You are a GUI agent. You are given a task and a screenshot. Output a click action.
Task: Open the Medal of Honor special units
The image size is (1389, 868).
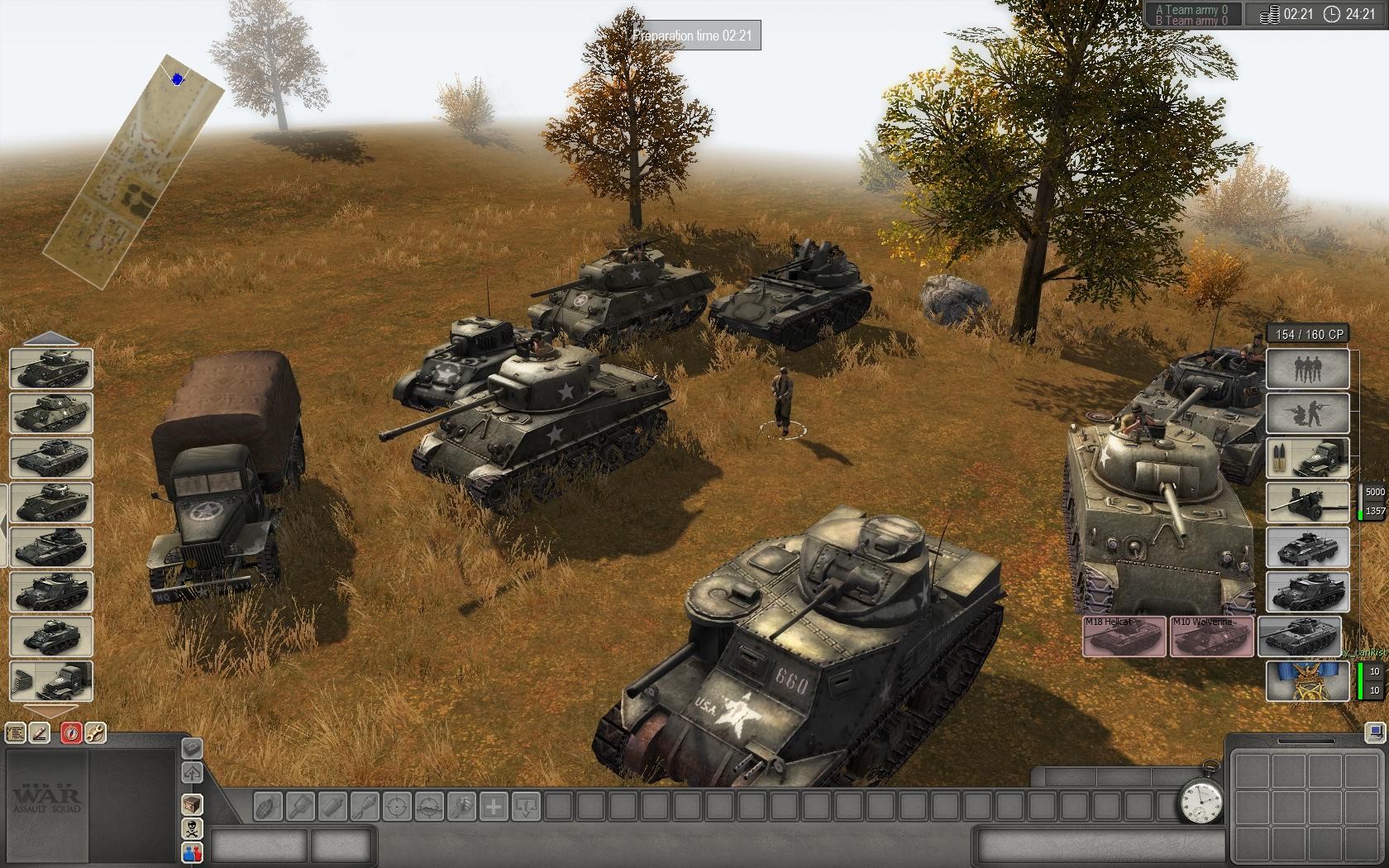1307,680
